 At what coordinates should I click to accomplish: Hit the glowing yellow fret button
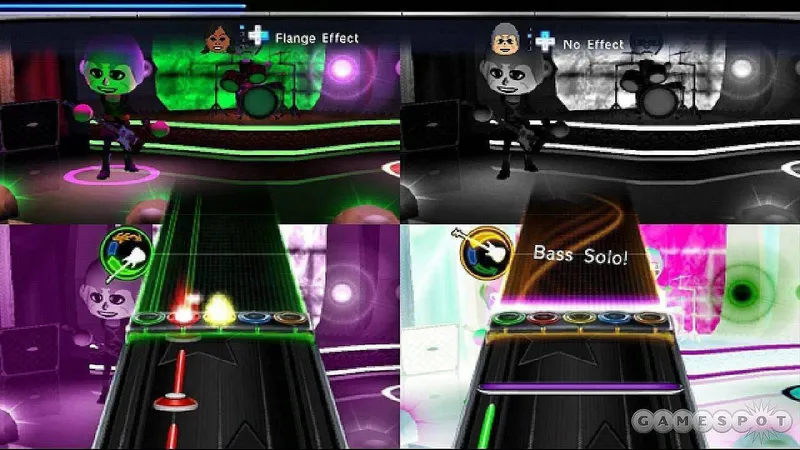[217, 316]
